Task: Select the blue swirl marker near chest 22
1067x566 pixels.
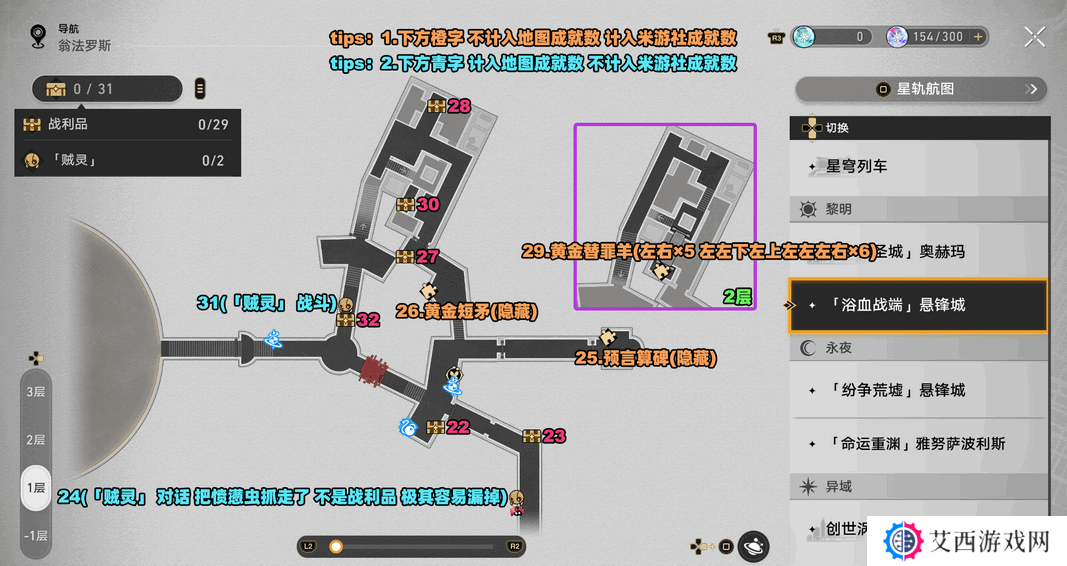Action: pyautogui.click(x=408, y=428)
